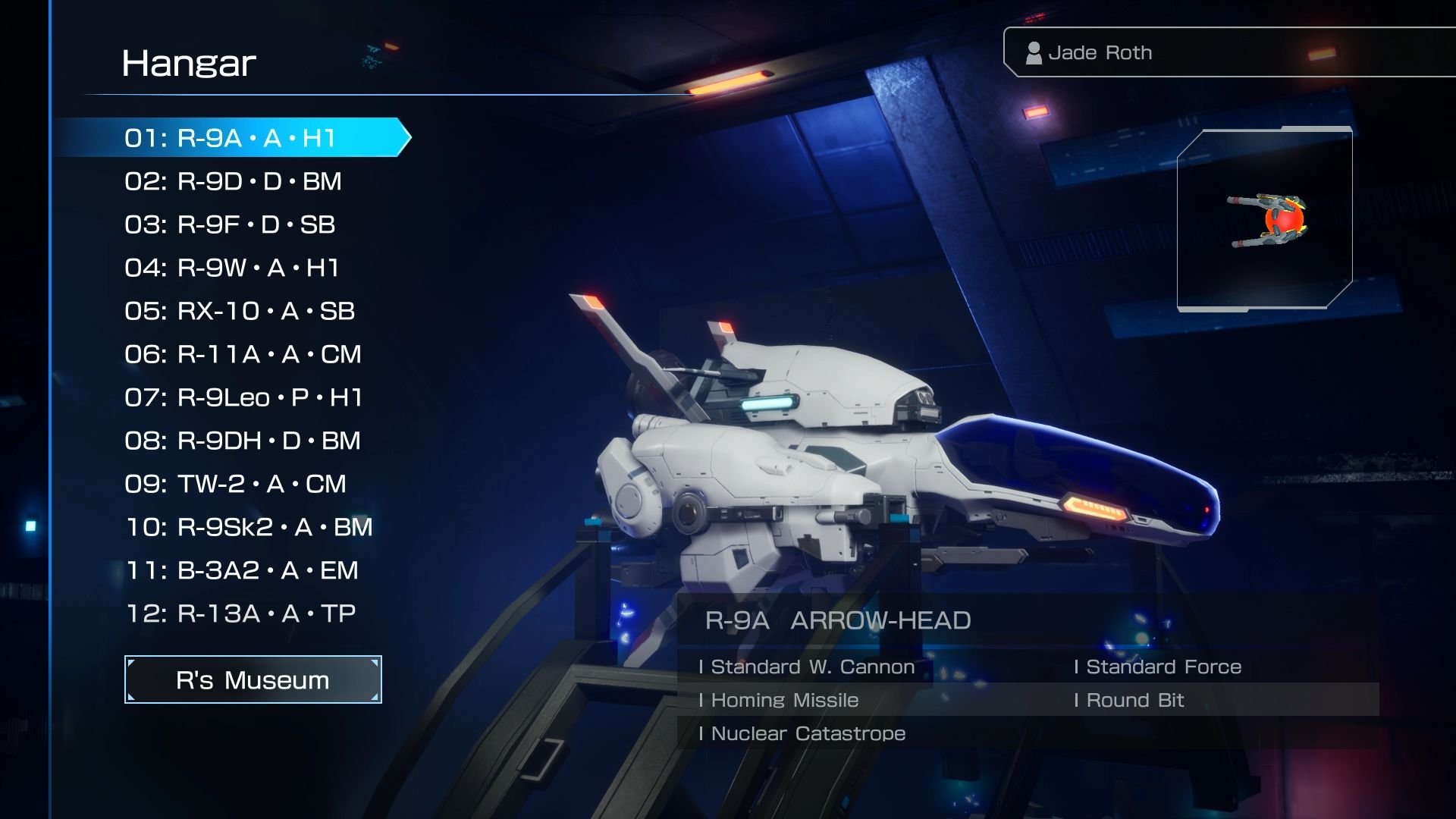Select the Standard W. Cannon loadout entry

point(808,667)
